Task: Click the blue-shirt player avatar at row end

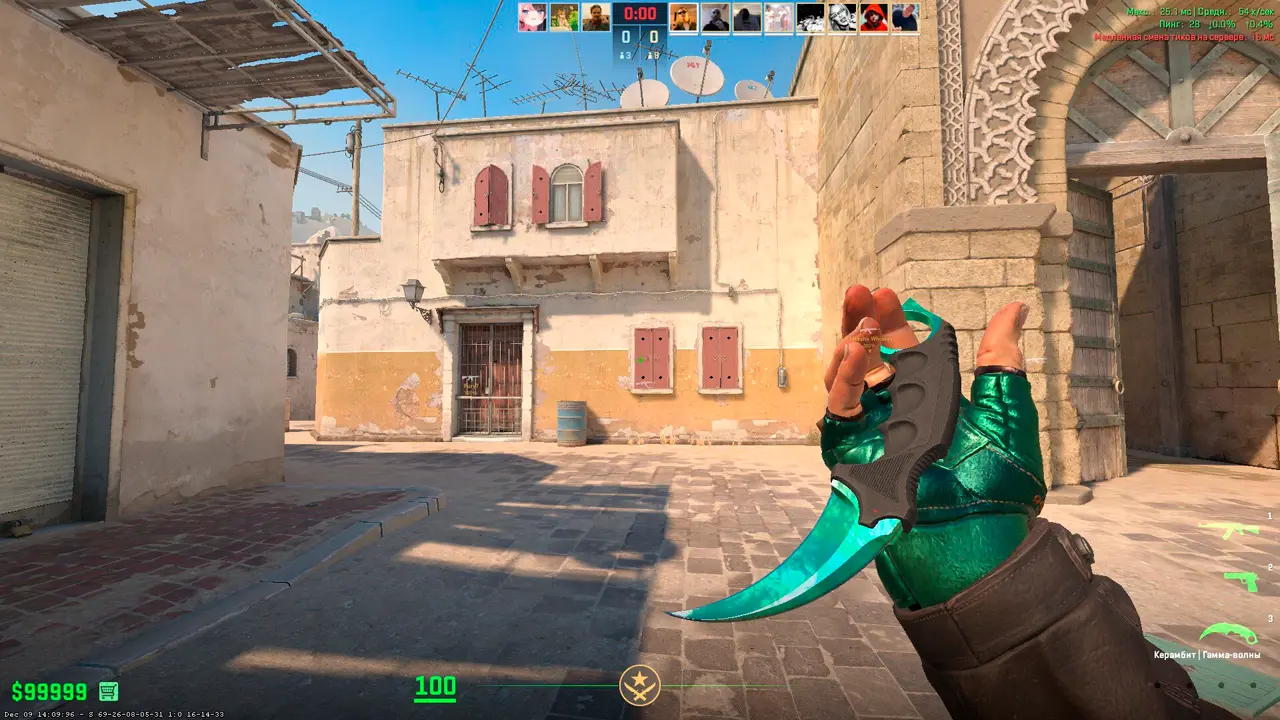Action: (x=905, y=17)
